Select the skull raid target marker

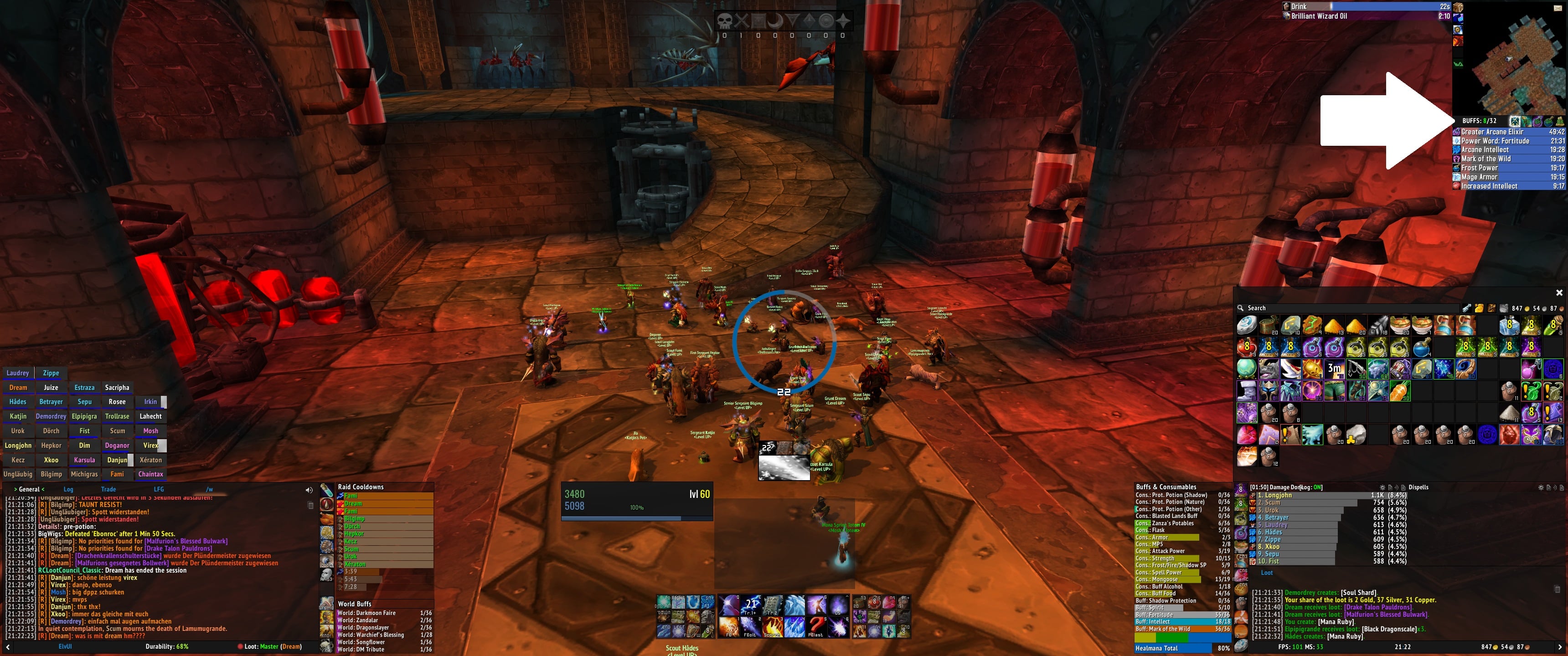click(x=724, y=21)
